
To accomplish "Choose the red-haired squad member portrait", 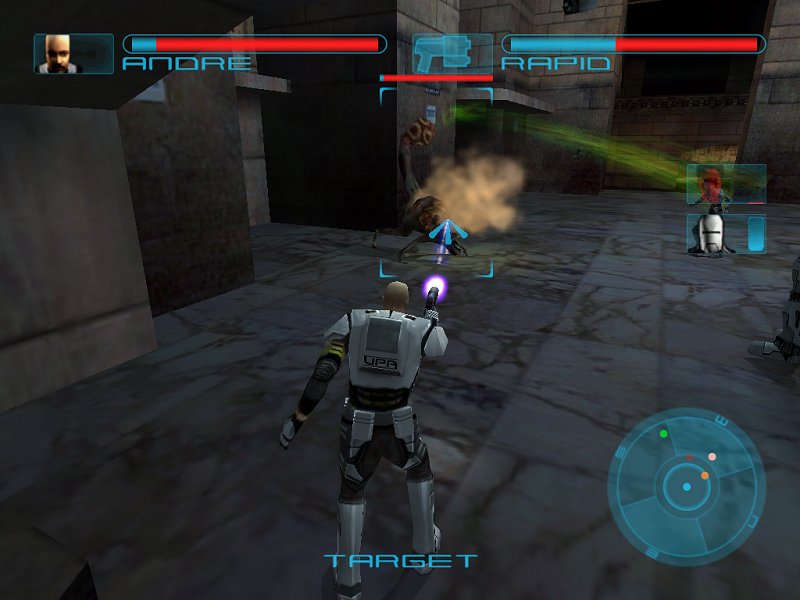I will click(713, 184).
